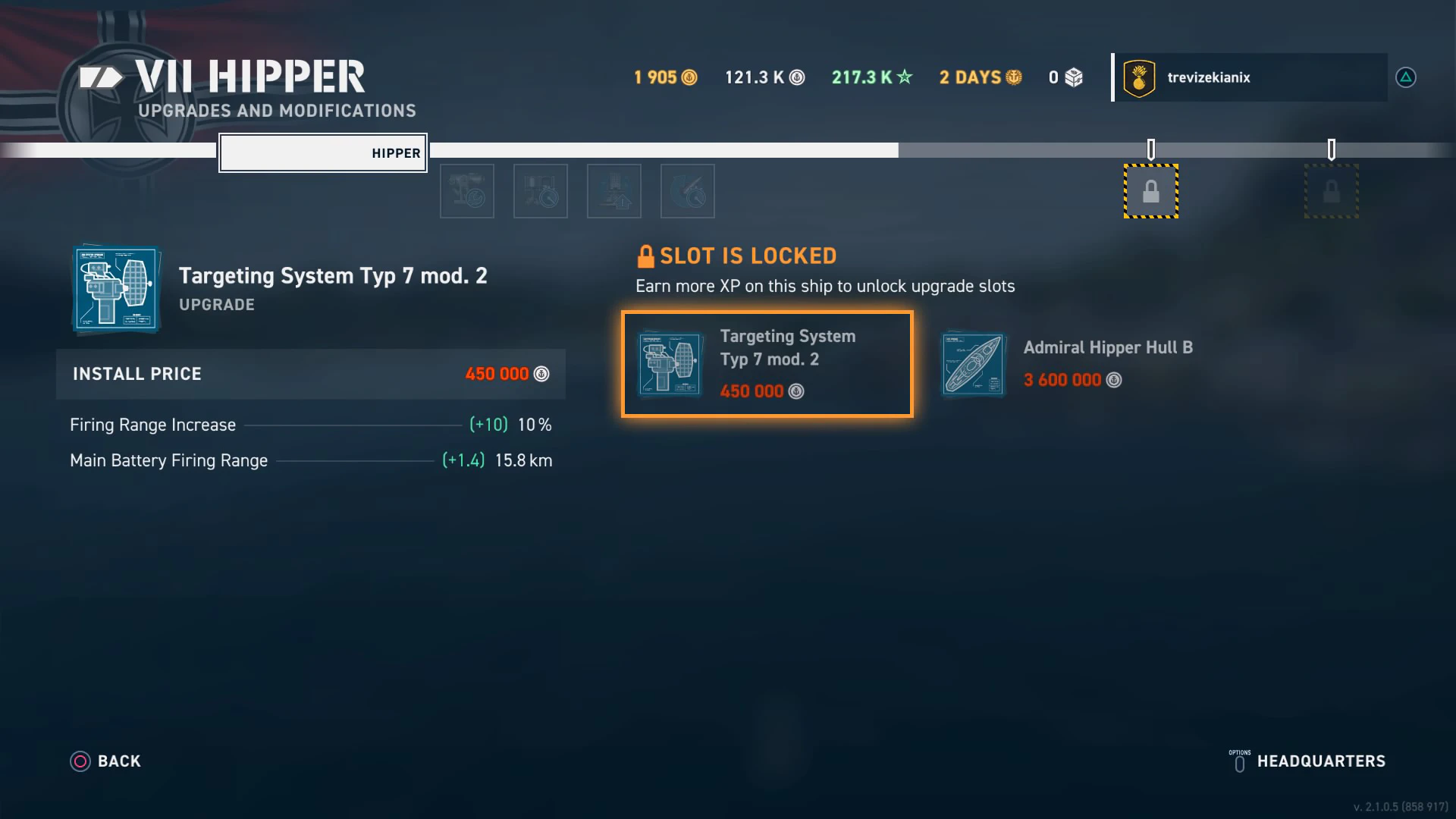
Task: Select the rudder gauge upgrade with stopwatch
Action: tap(688, 191)
